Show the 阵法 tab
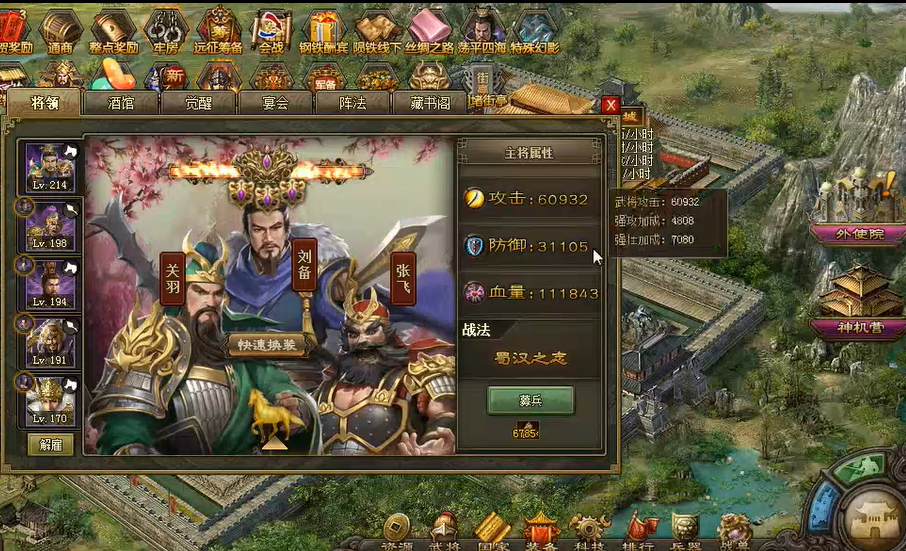The image size is (906, 551). (x=352, y=102)
